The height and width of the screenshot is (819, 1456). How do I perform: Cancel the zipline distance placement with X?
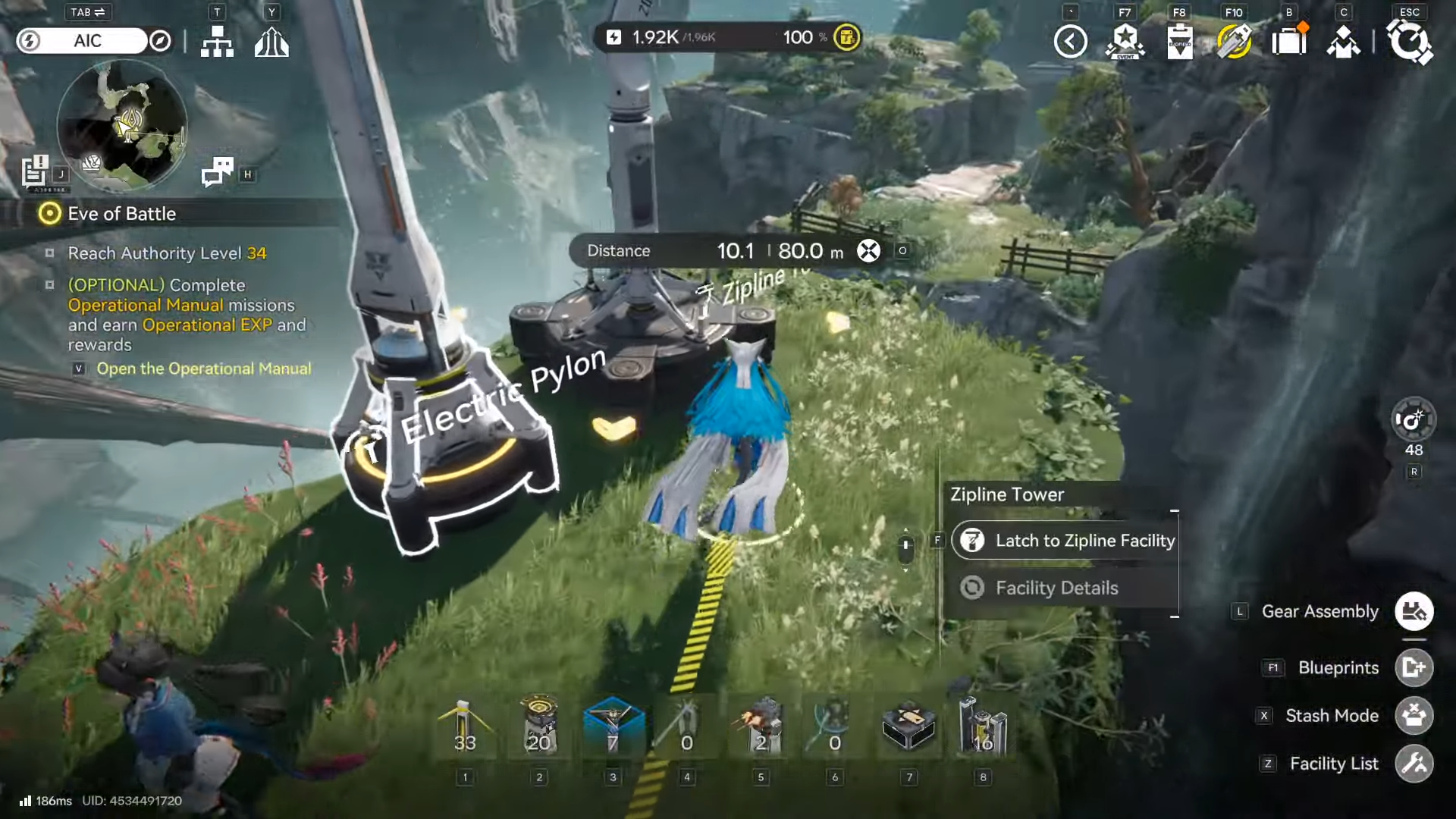(868, 251)
